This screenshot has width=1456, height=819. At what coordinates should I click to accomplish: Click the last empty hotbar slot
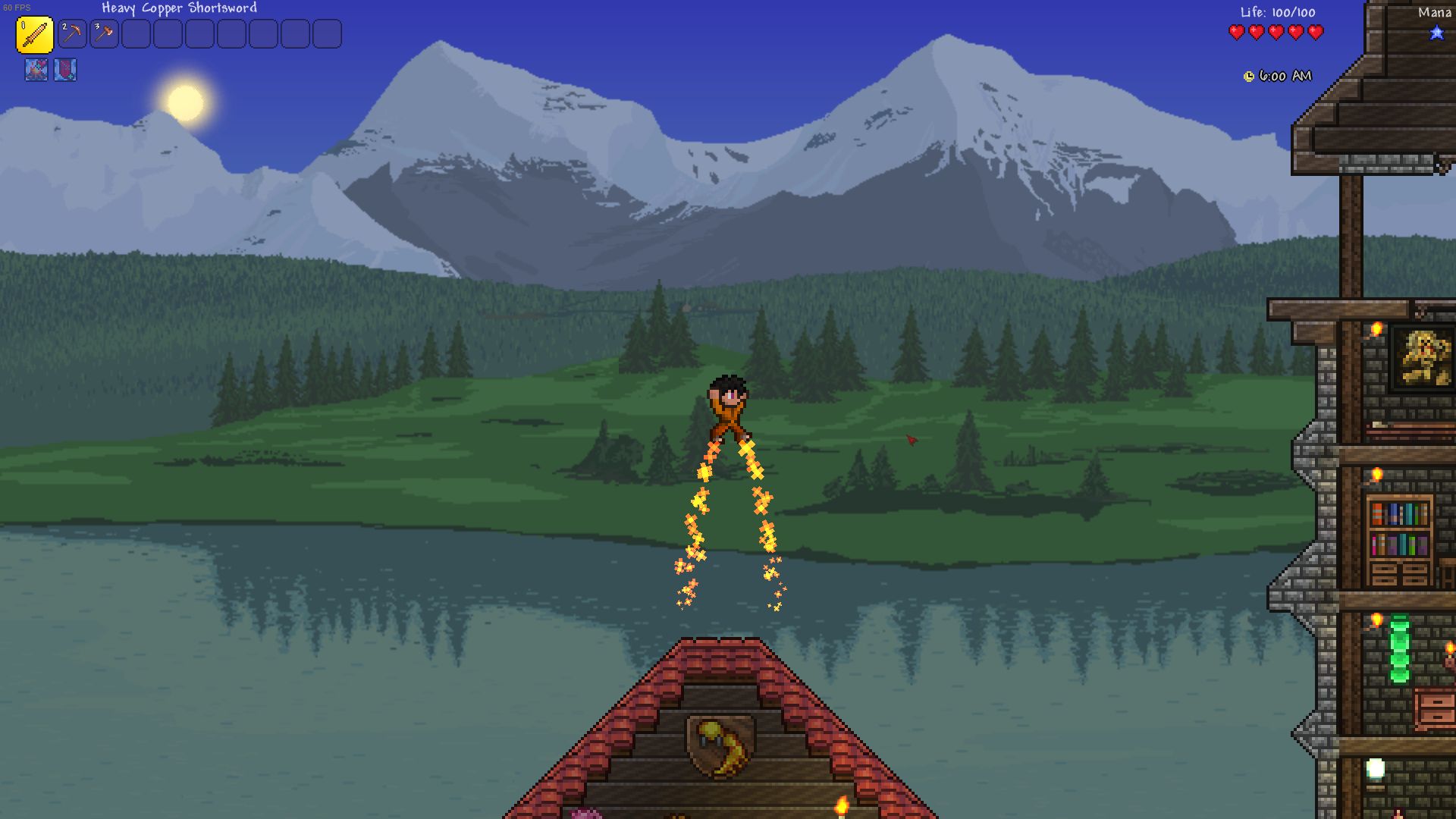pos(327,34)
